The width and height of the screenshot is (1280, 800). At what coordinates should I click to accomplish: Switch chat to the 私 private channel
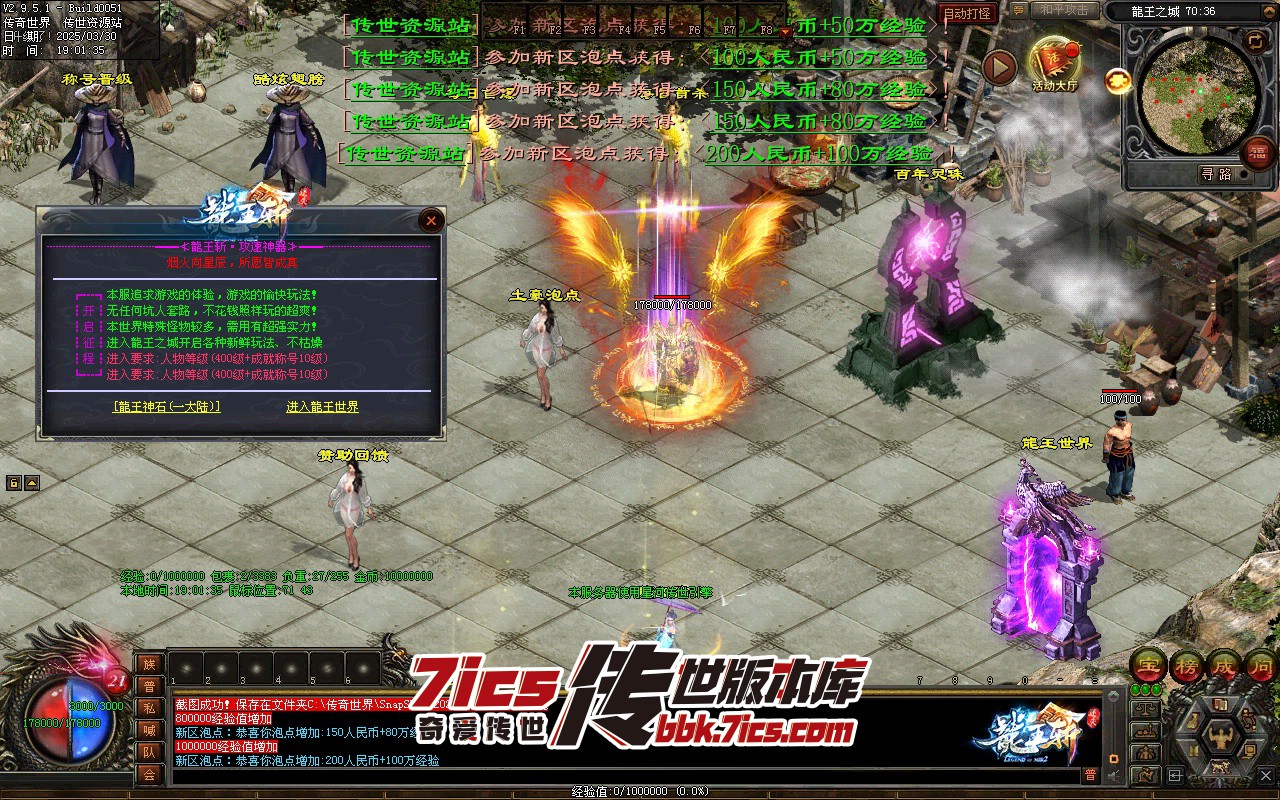point(149,708)
